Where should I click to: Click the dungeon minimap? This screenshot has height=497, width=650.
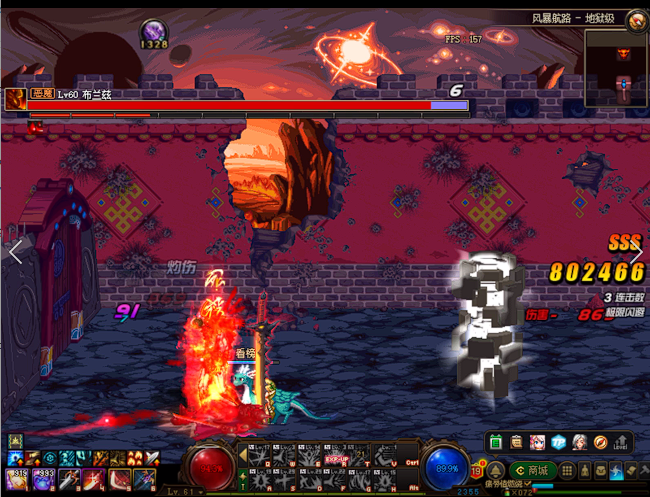[x=614, y=69]
